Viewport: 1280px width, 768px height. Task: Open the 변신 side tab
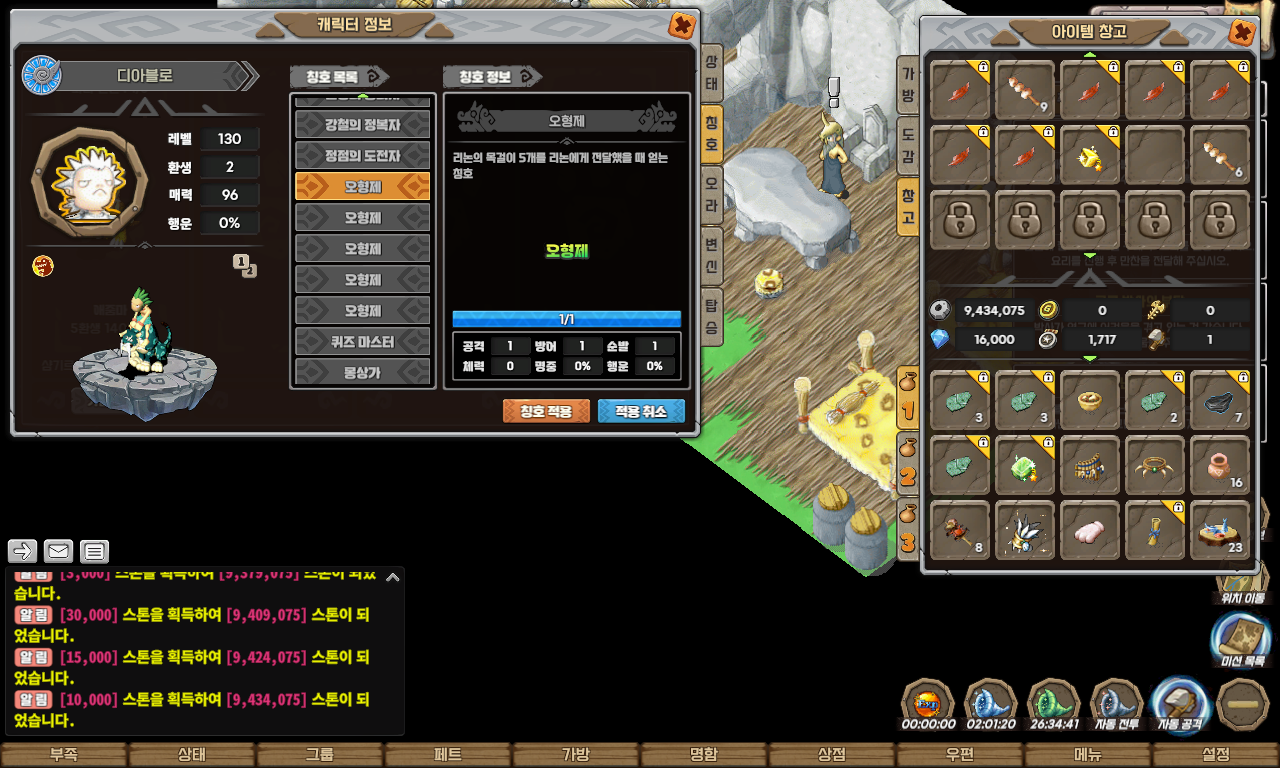711,255
